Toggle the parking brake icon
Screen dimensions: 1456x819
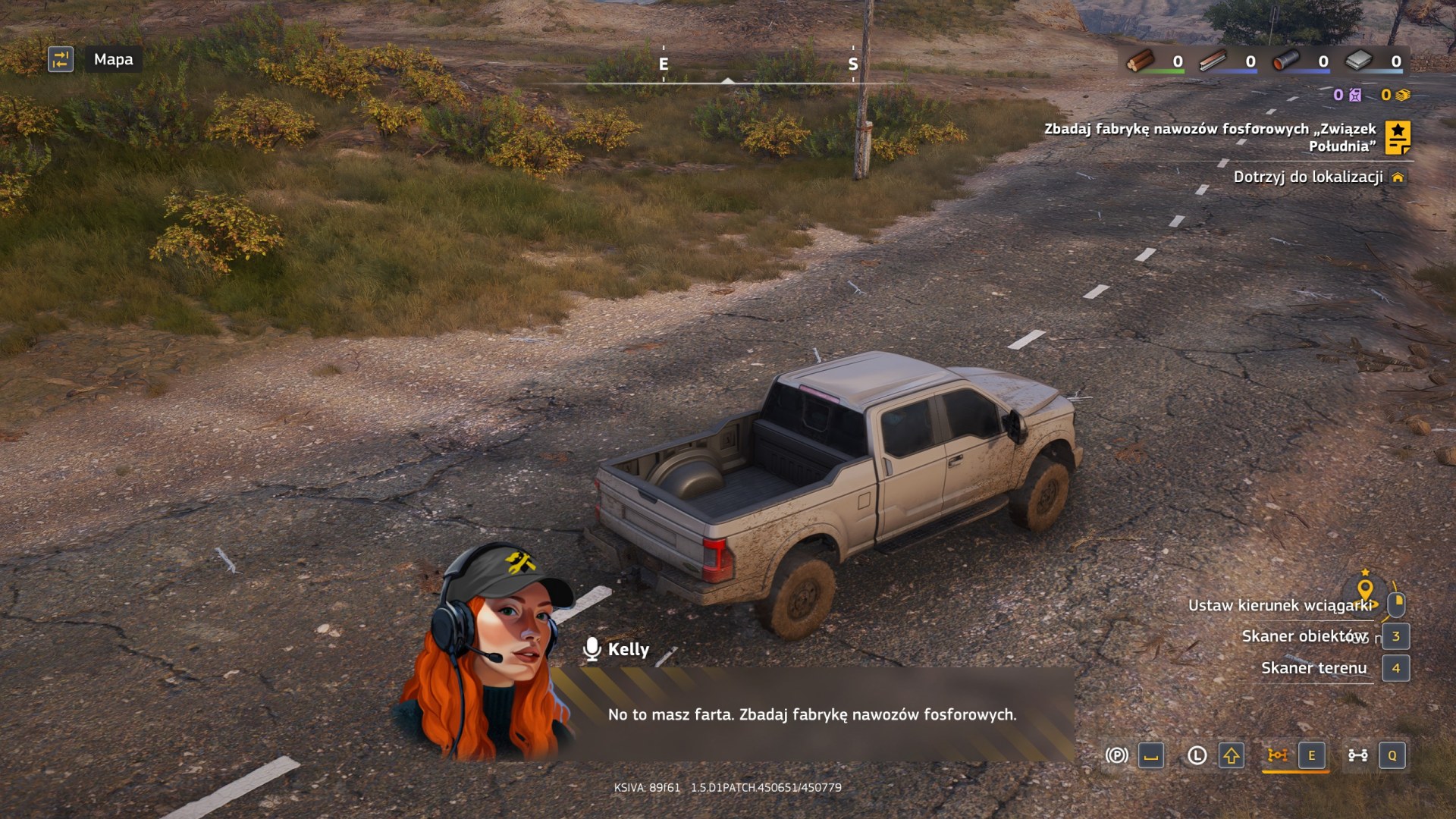coord(1116,755)
